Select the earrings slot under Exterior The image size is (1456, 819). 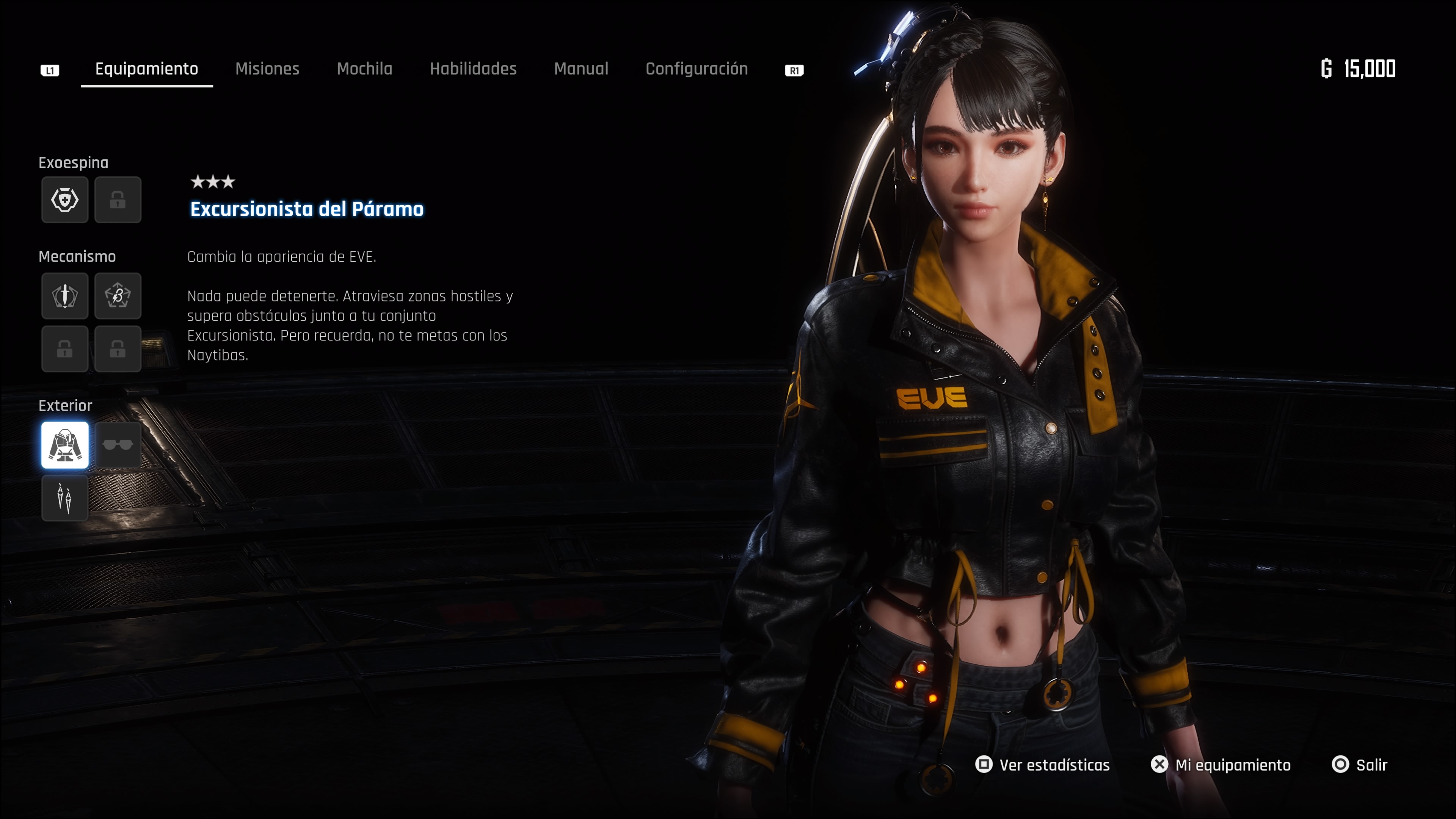tap(64, 498)
